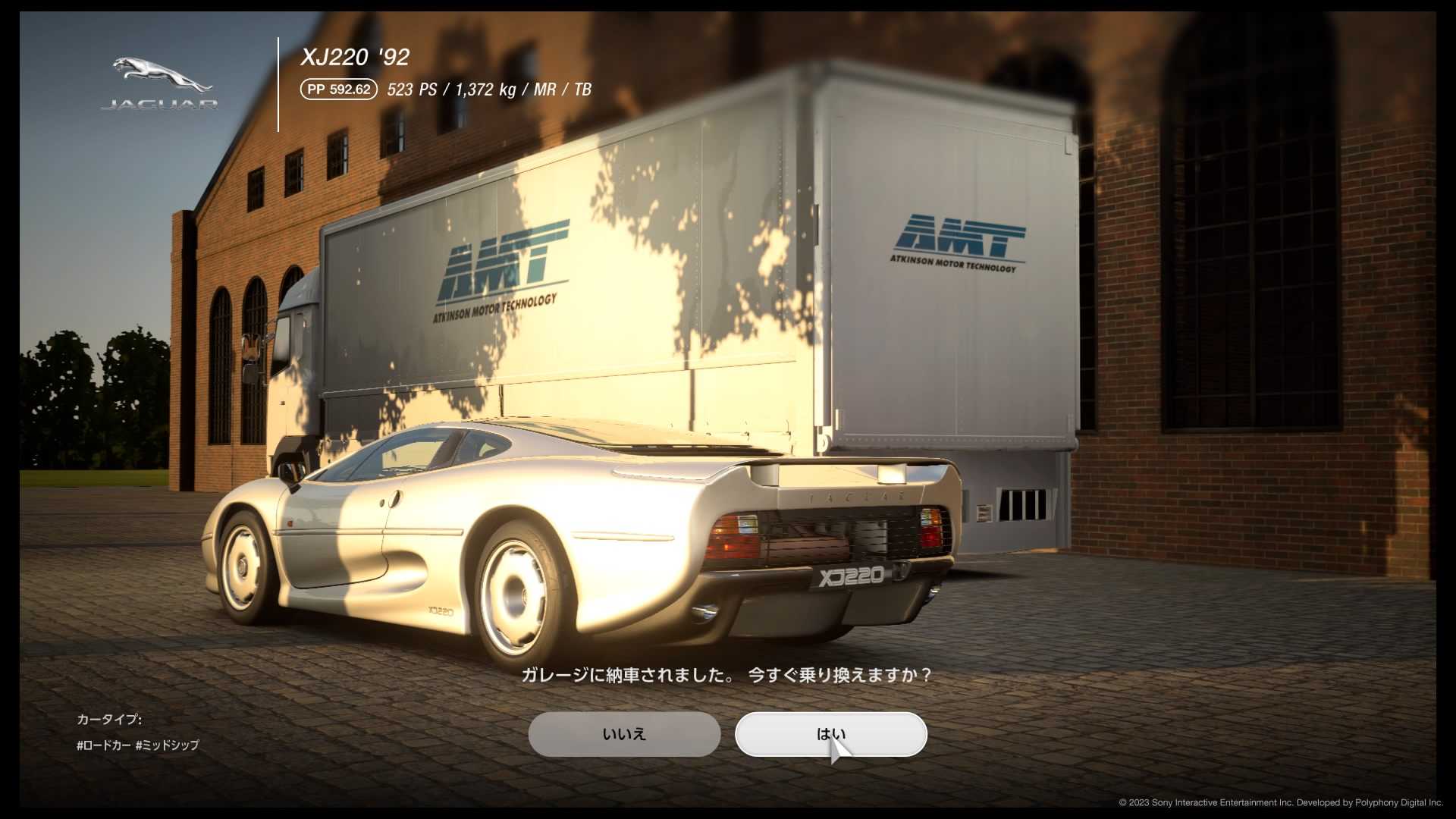Click the 523 PS power specification text
The image size is (1456, 819).
pyautogui.click(x=413, y=89)
